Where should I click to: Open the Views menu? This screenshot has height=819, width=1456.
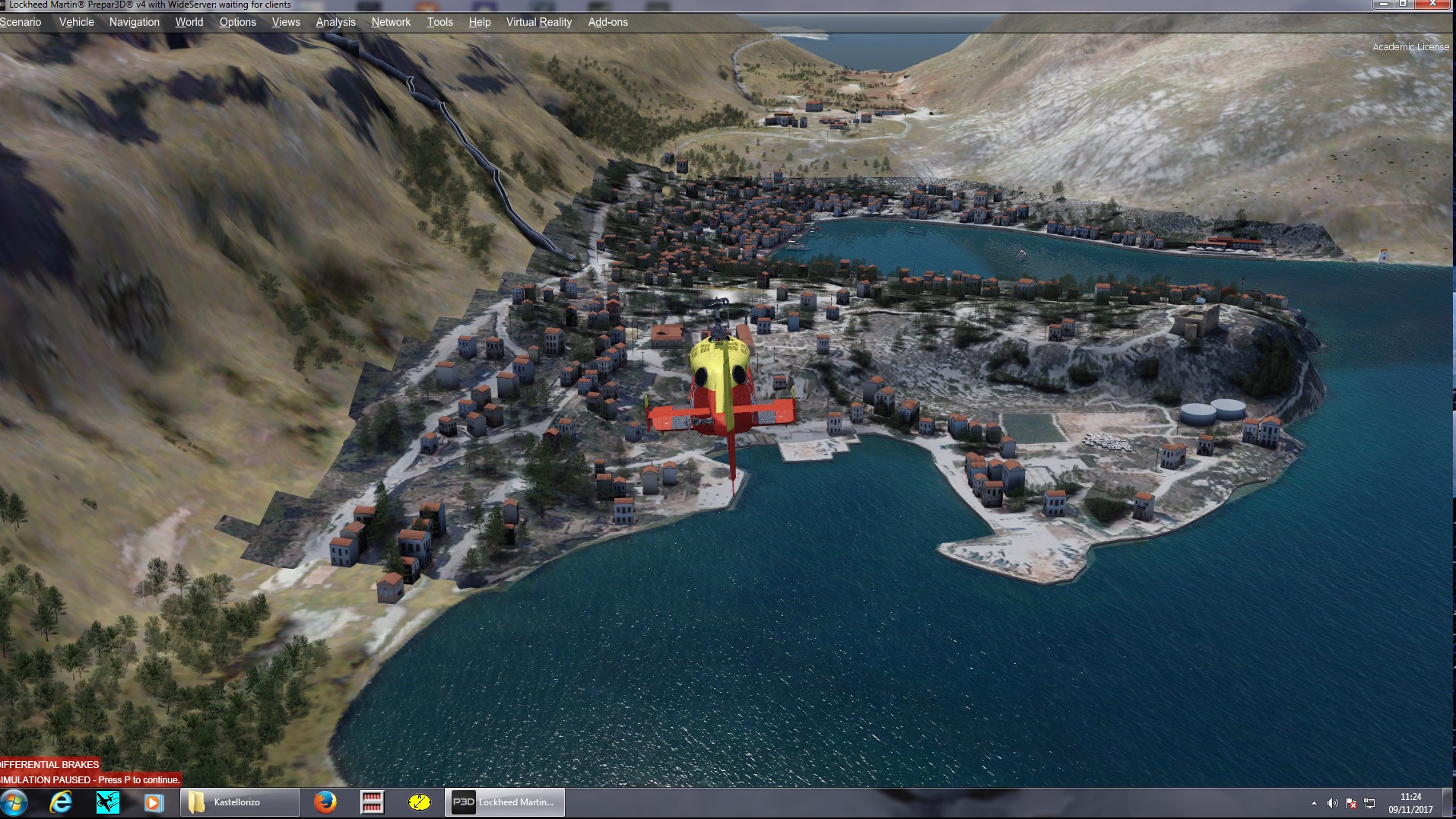tap(286, 22)
